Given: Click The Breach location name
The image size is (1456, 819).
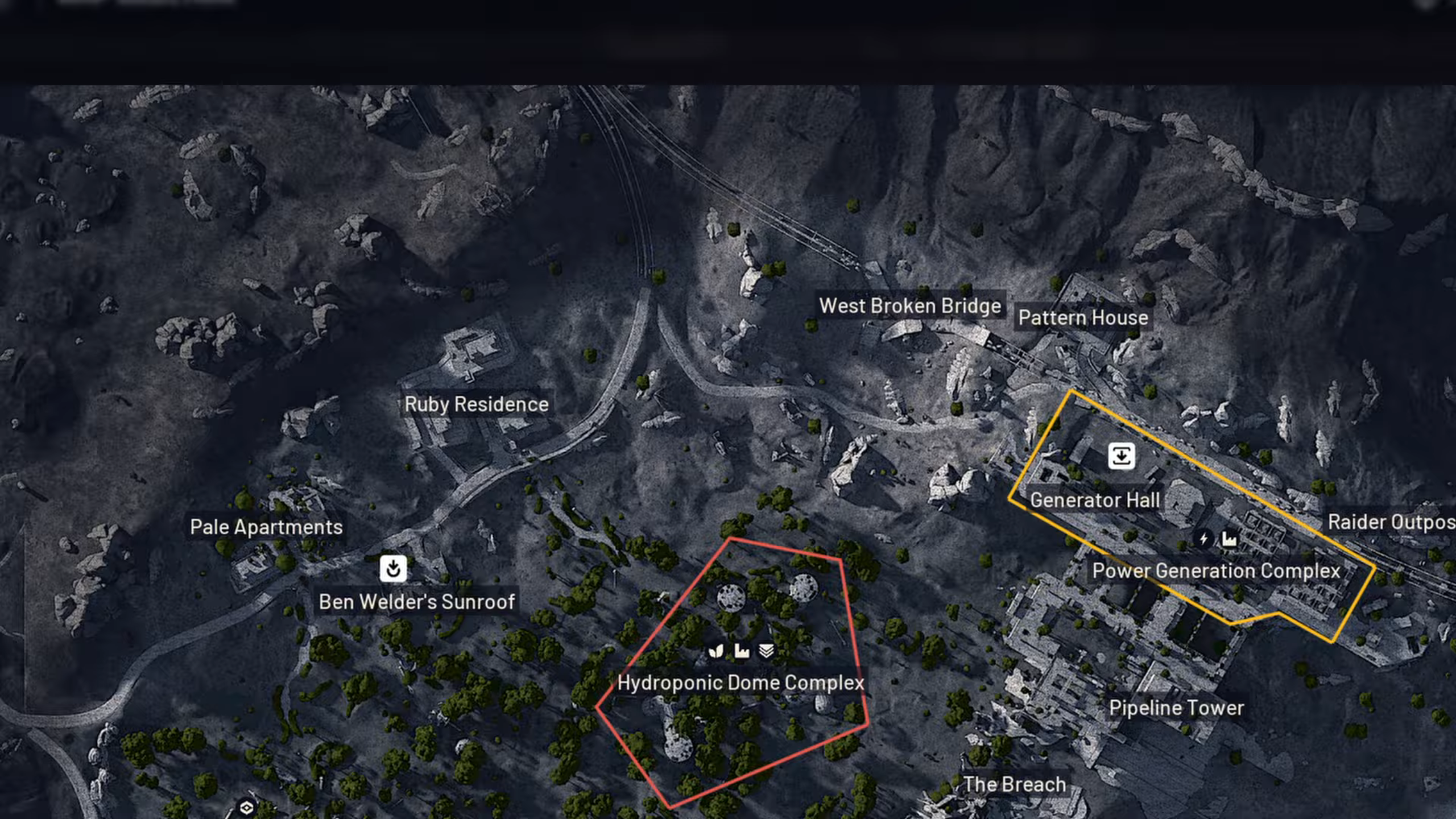Looking at the screenshot, I should 1014,784.
